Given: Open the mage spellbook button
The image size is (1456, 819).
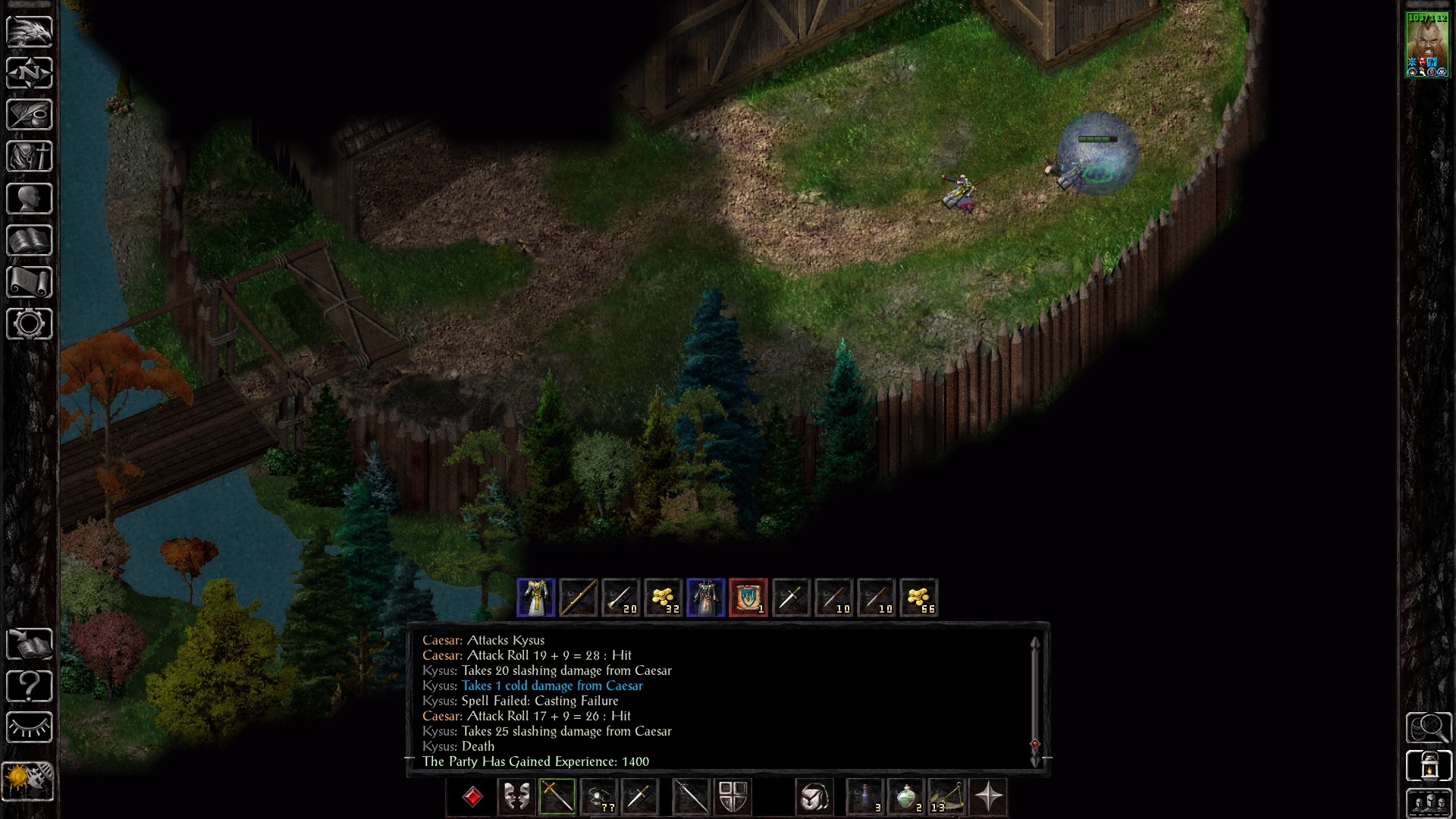Looking at the screenshot, I should [30, 240].
